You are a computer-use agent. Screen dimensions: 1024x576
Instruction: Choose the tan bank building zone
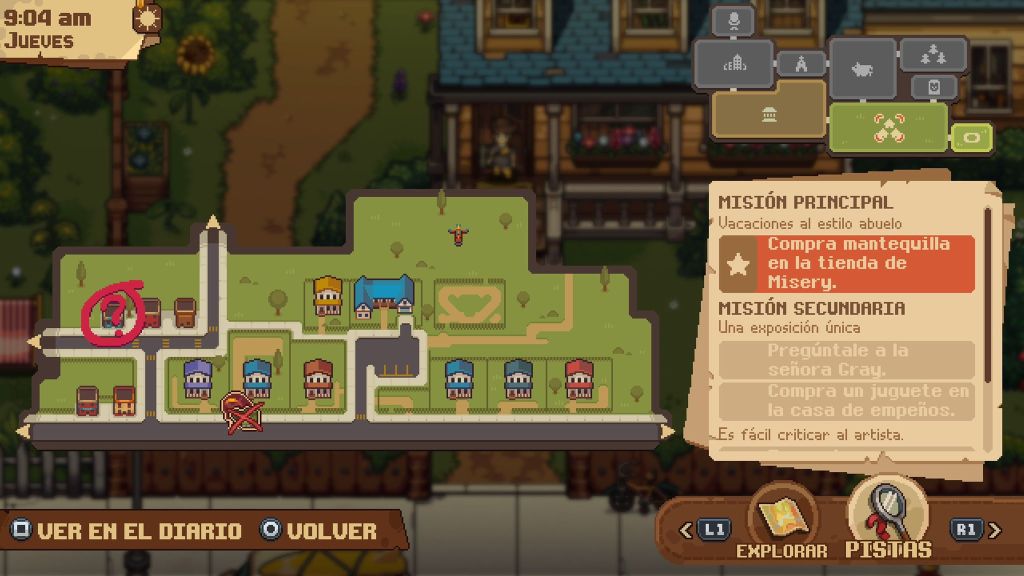[x=768, y=108]
